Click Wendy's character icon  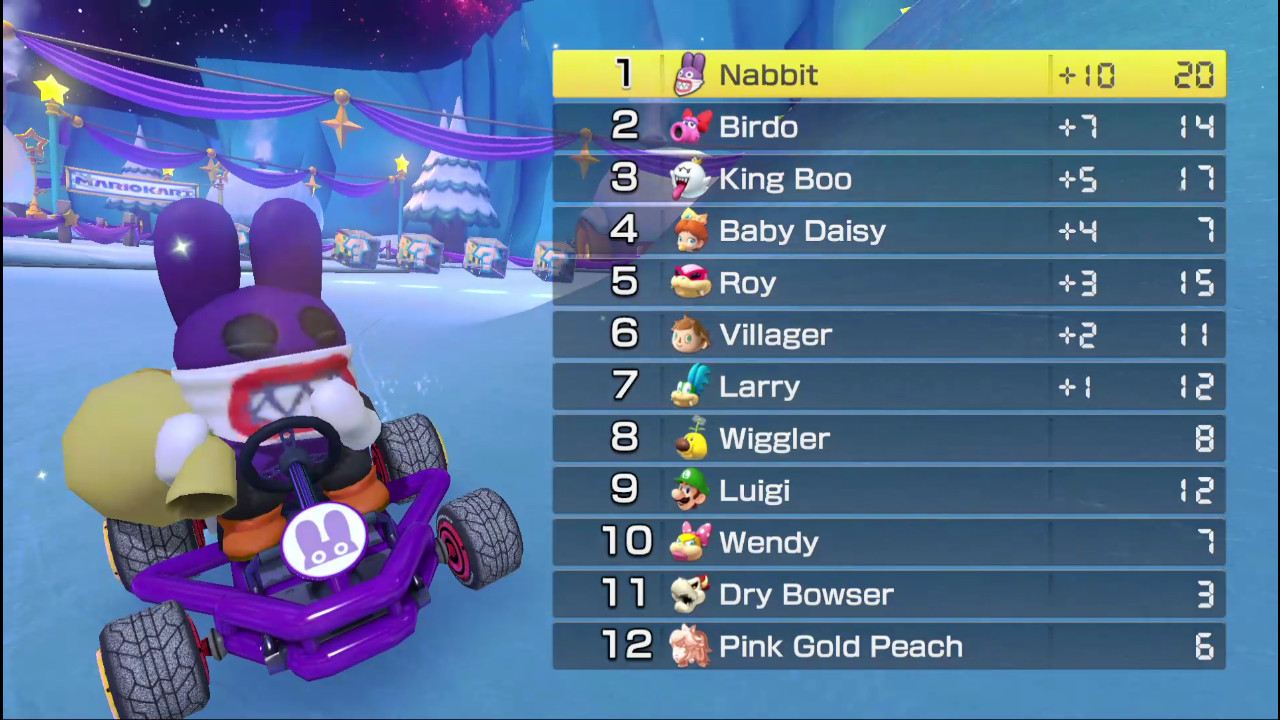click(690, 542)
